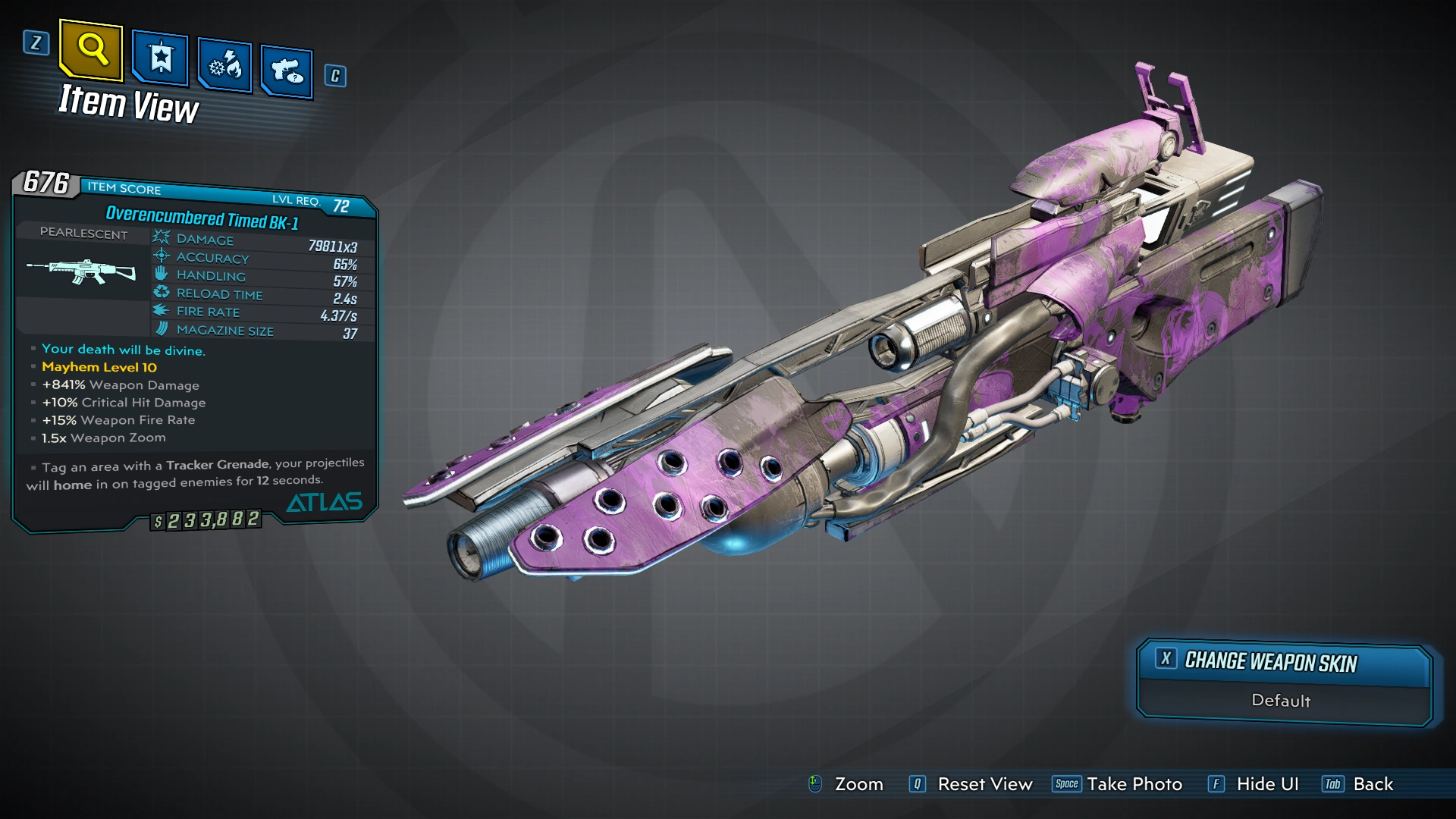Screen dimensions: 1456x819
Task: Open Change Weapon Skin selector
Action: (1284, 663)
